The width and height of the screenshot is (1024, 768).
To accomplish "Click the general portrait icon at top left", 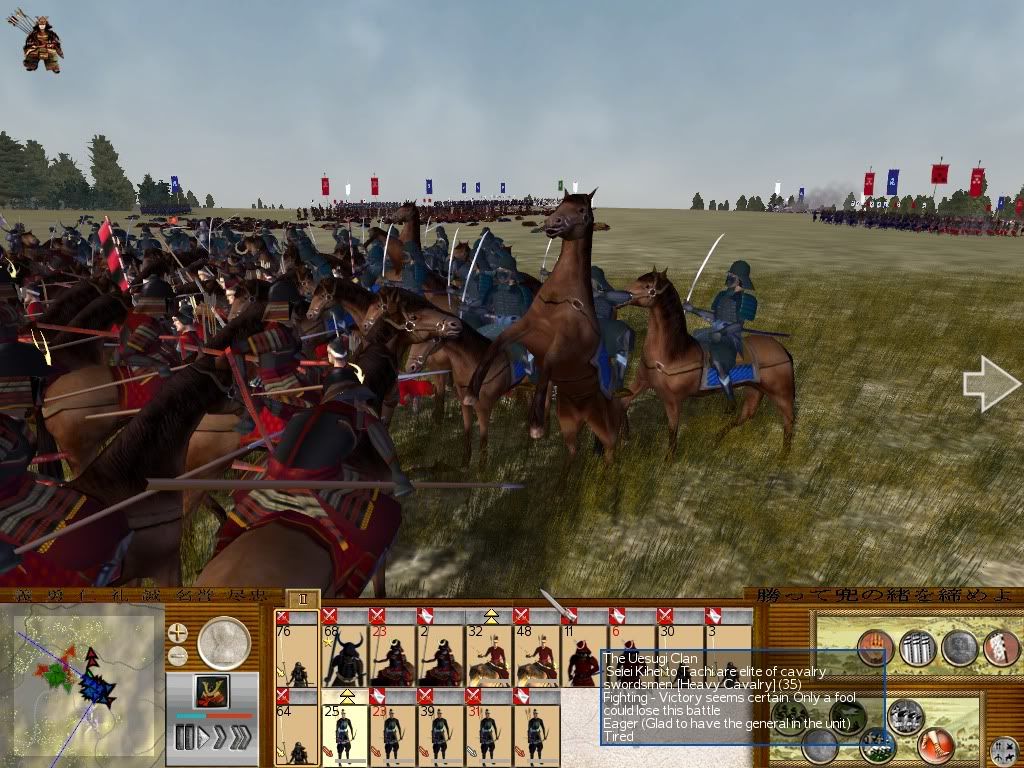I will (41, 40).
